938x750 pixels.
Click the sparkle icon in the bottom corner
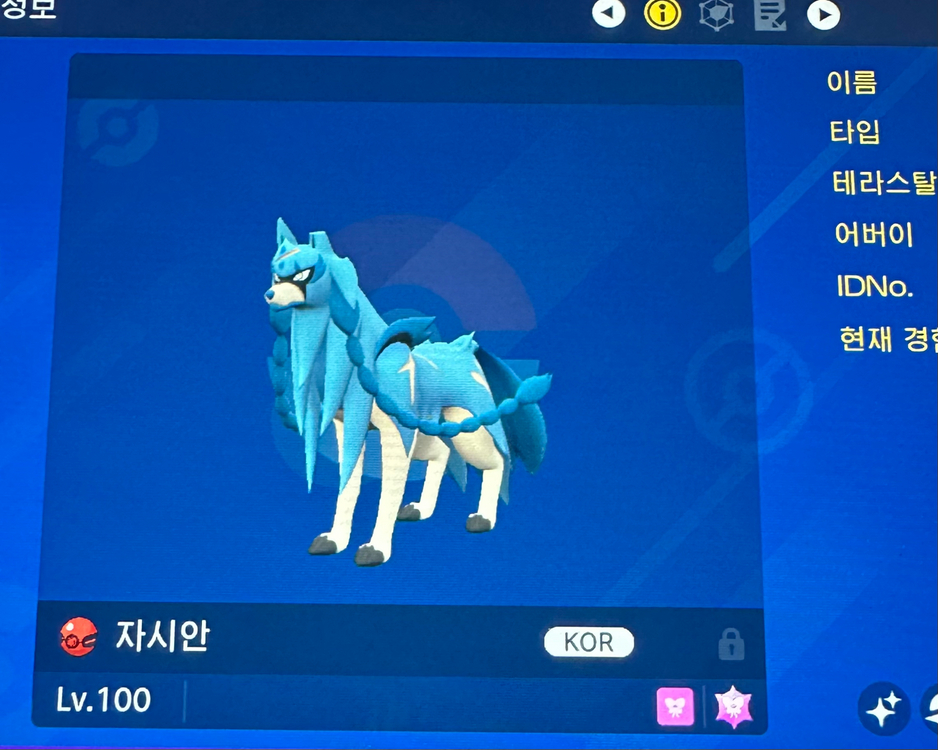882,709
